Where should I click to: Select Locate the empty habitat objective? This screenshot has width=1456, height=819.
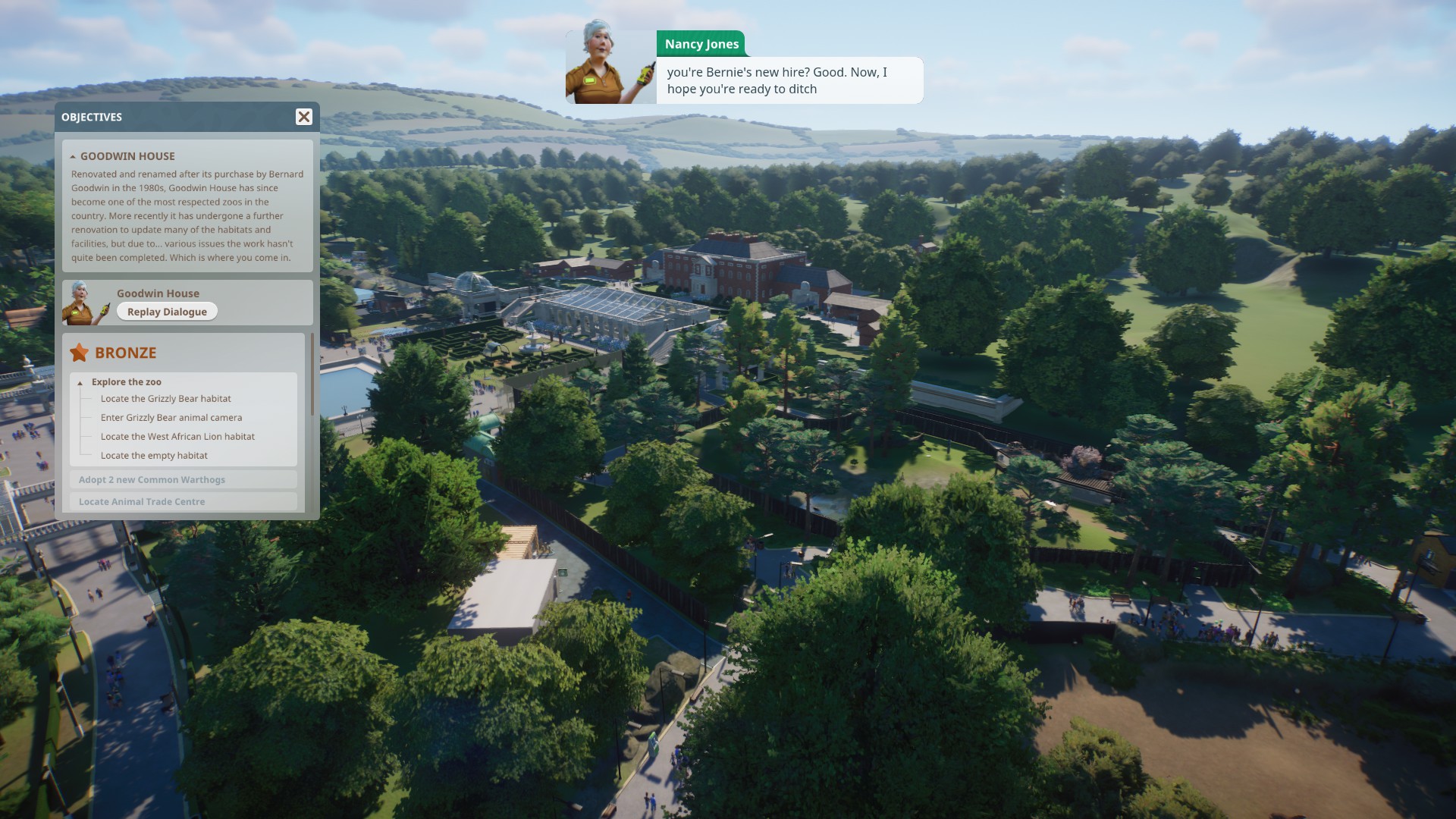click(154, 456)
